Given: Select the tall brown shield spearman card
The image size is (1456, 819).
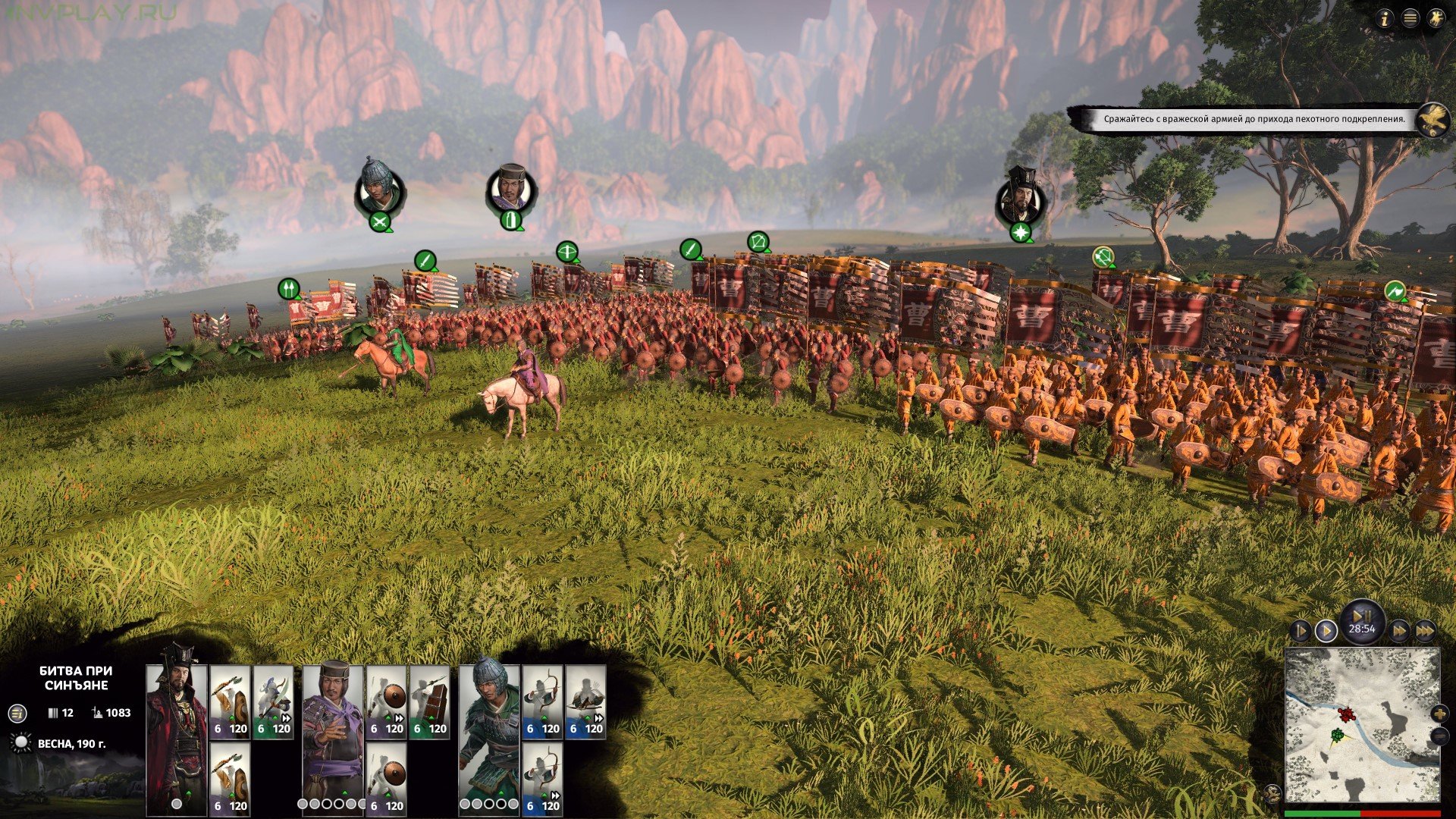Looking at the screenshot, I should pyautogui.click(x=430, y=702).
